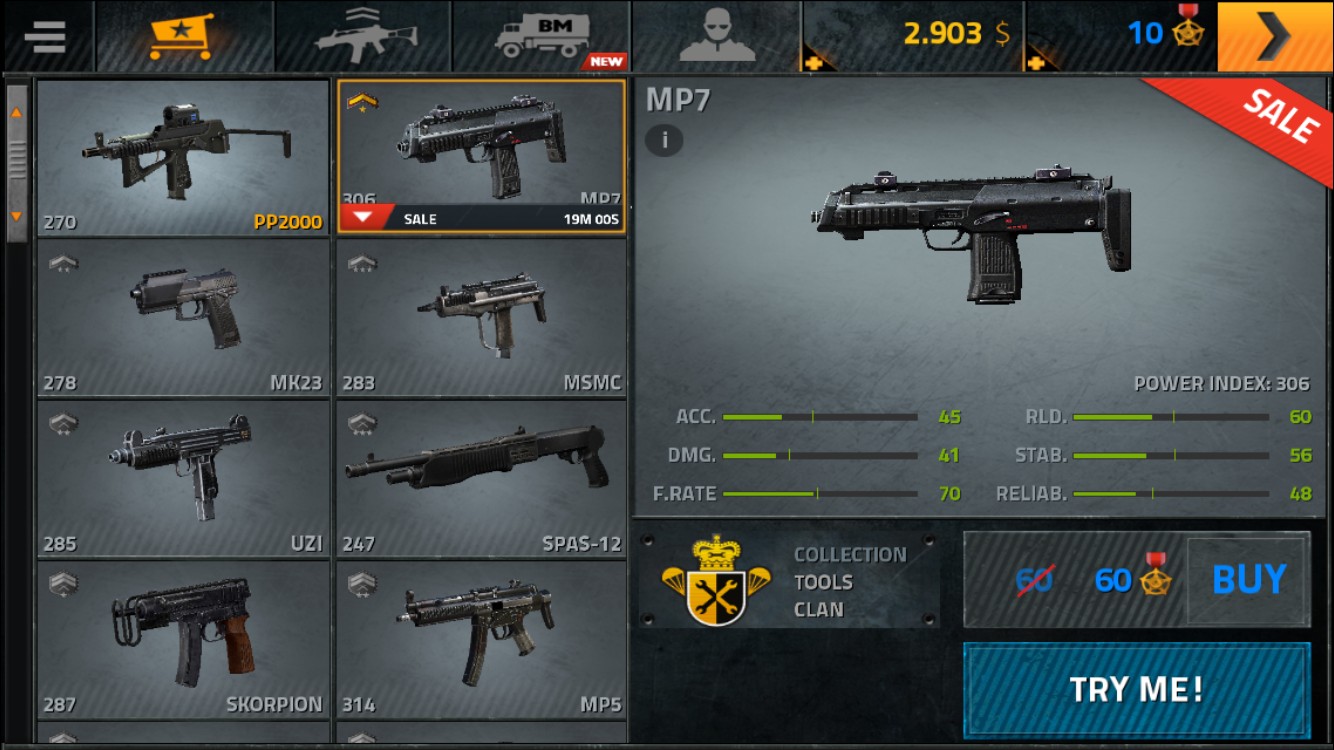This screenshot has width=1334, height=750.
Task: Switch to the shopping cart store tab
Action: pyautogui.click(x=183, y=36)
